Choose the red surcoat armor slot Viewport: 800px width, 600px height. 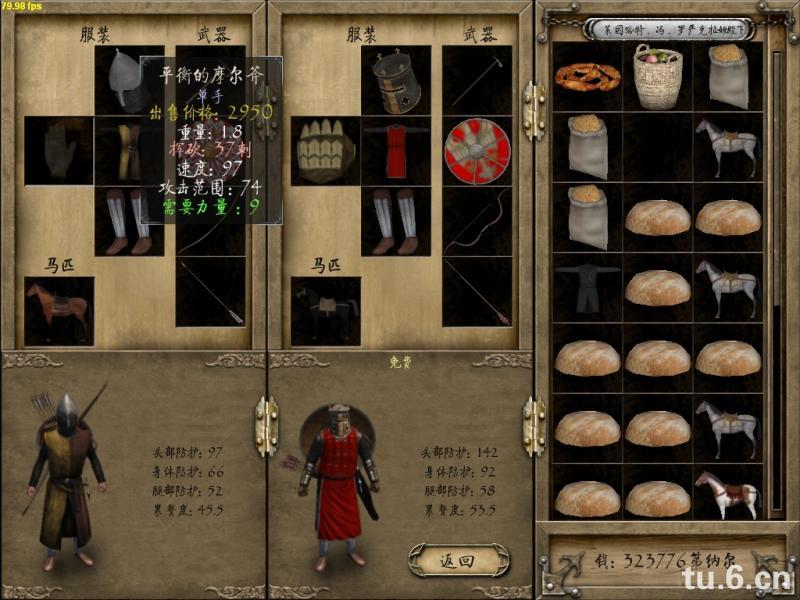tap(396, 150)
